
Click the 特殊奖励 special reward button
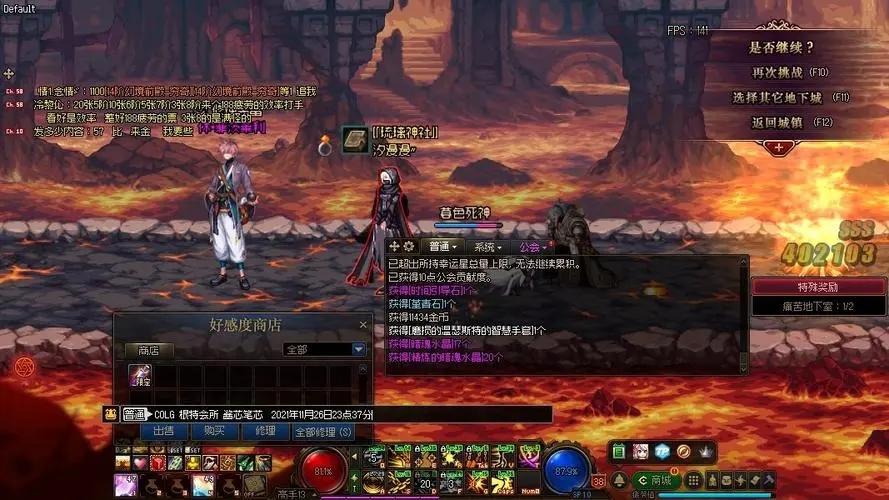point(819,286)
